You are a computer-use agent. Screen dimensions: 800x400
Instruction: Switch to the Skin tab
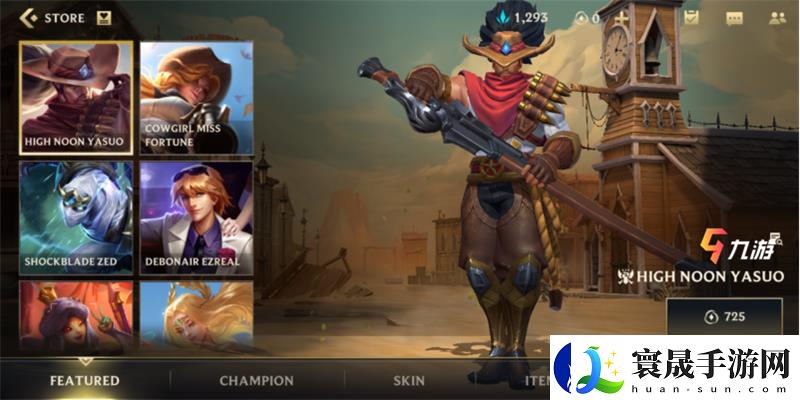[408, 380]
